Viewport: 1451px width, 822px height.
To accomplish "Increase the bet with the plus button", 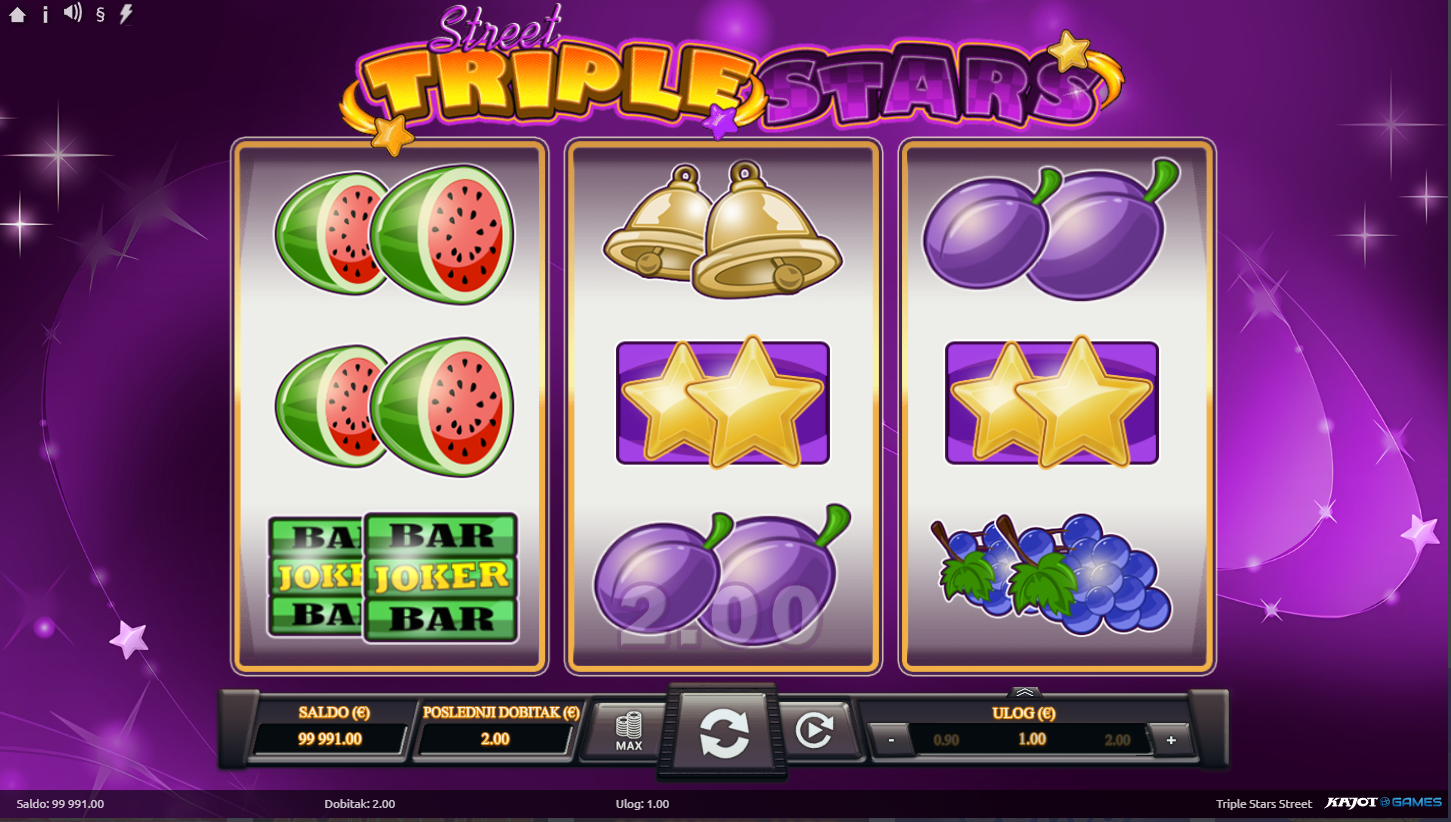I will [x=1171, y=741].
